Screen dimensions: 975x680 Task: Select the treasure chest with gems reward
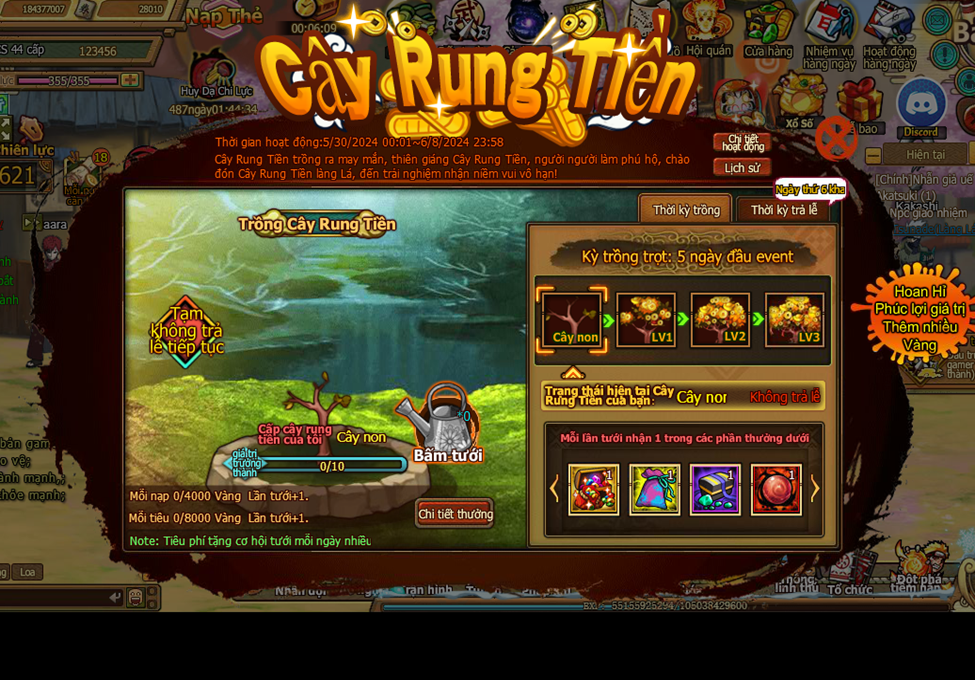click(x=715, y=490)
